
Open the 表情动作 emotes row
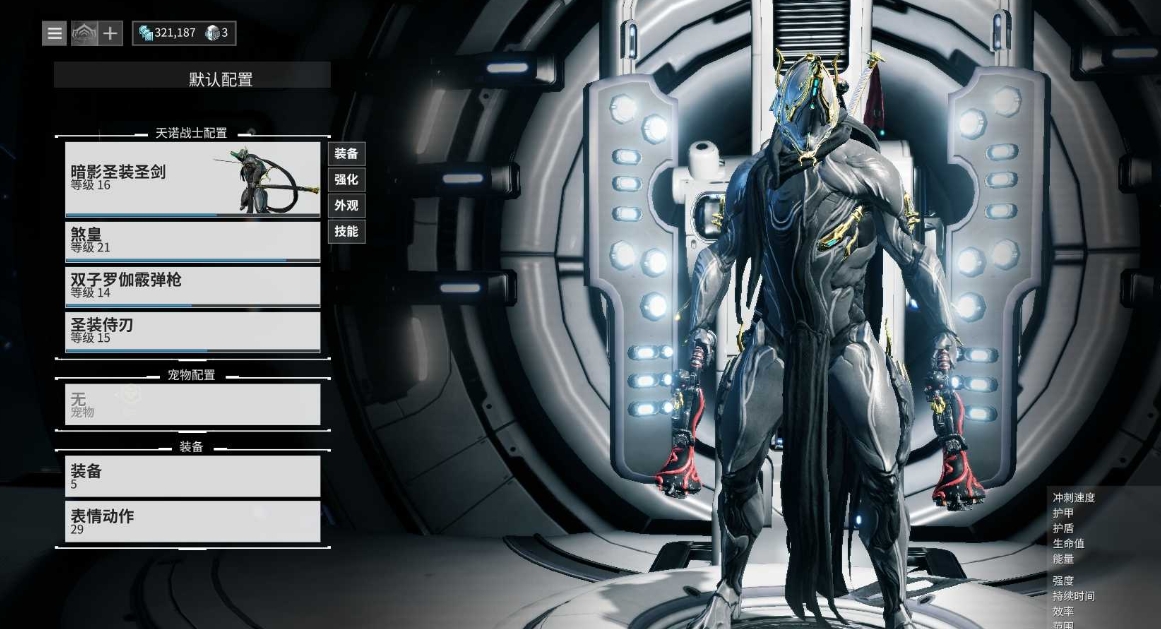coord(192,521)
